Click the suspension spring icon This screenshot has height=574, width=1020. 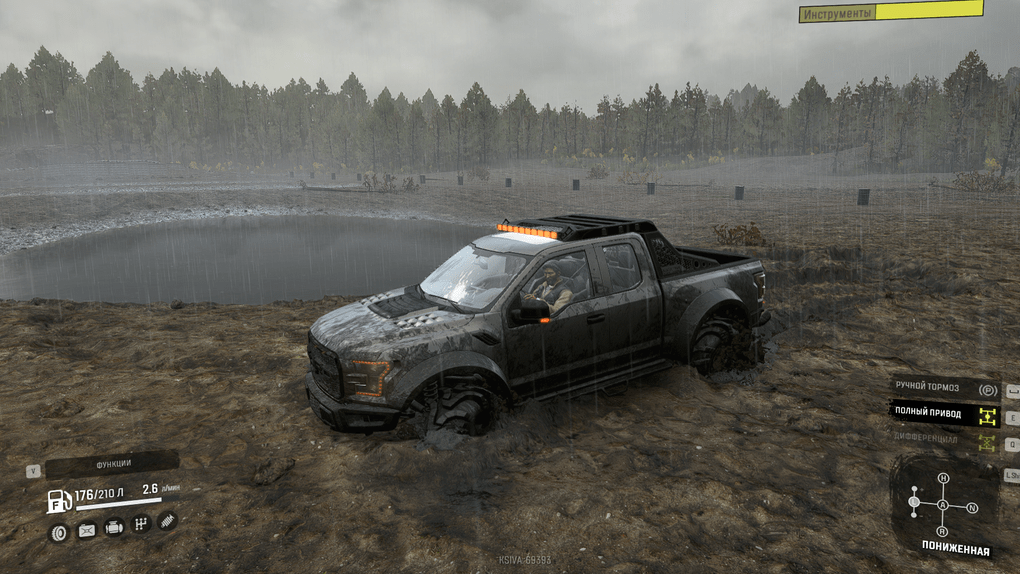(167, 520)
